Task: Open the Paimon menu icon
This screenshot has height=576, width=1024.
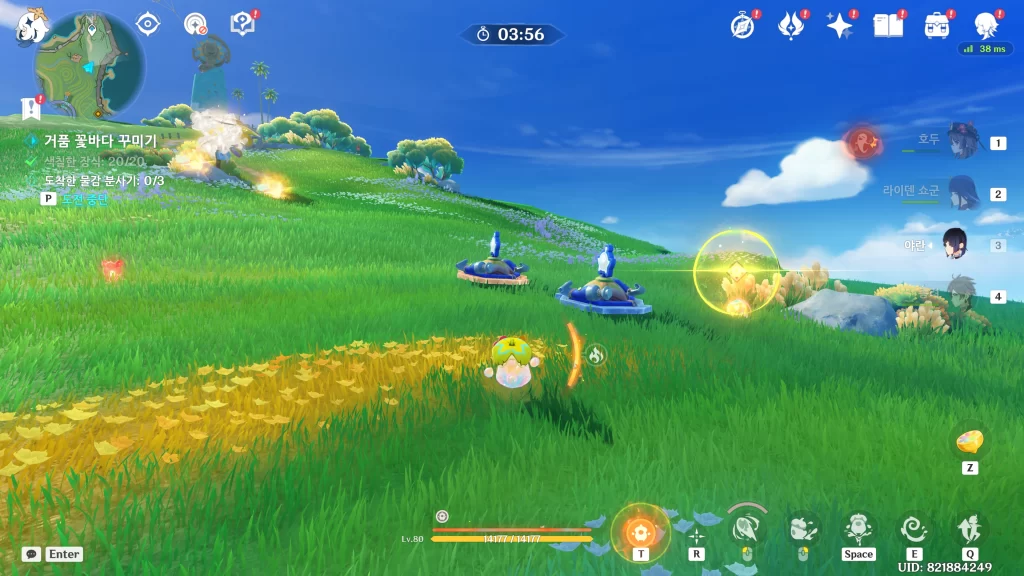Action: pos(31,26)
